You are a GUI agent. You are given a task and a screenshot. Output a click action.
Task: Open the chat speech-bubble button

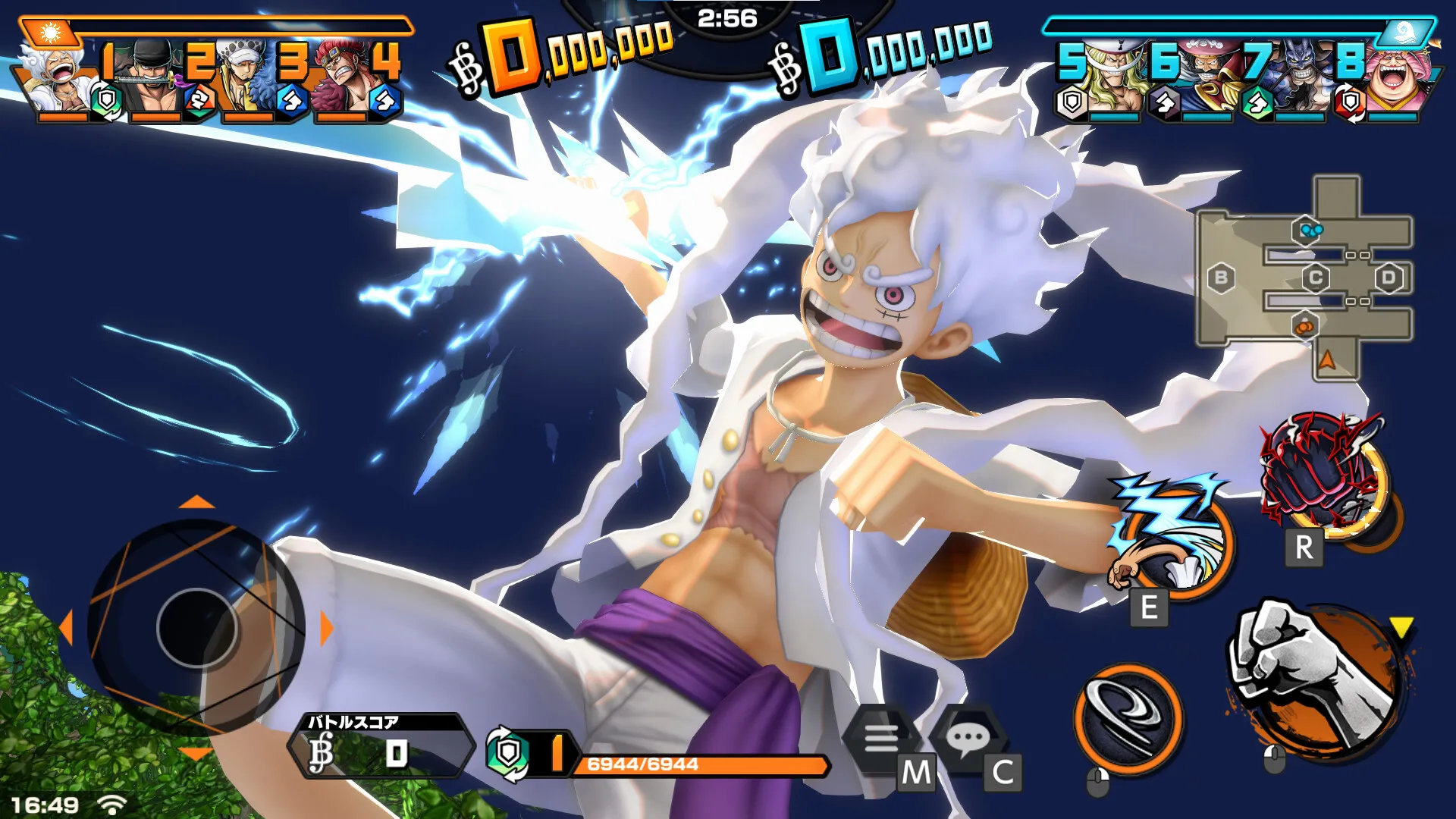tap(968, 736)
